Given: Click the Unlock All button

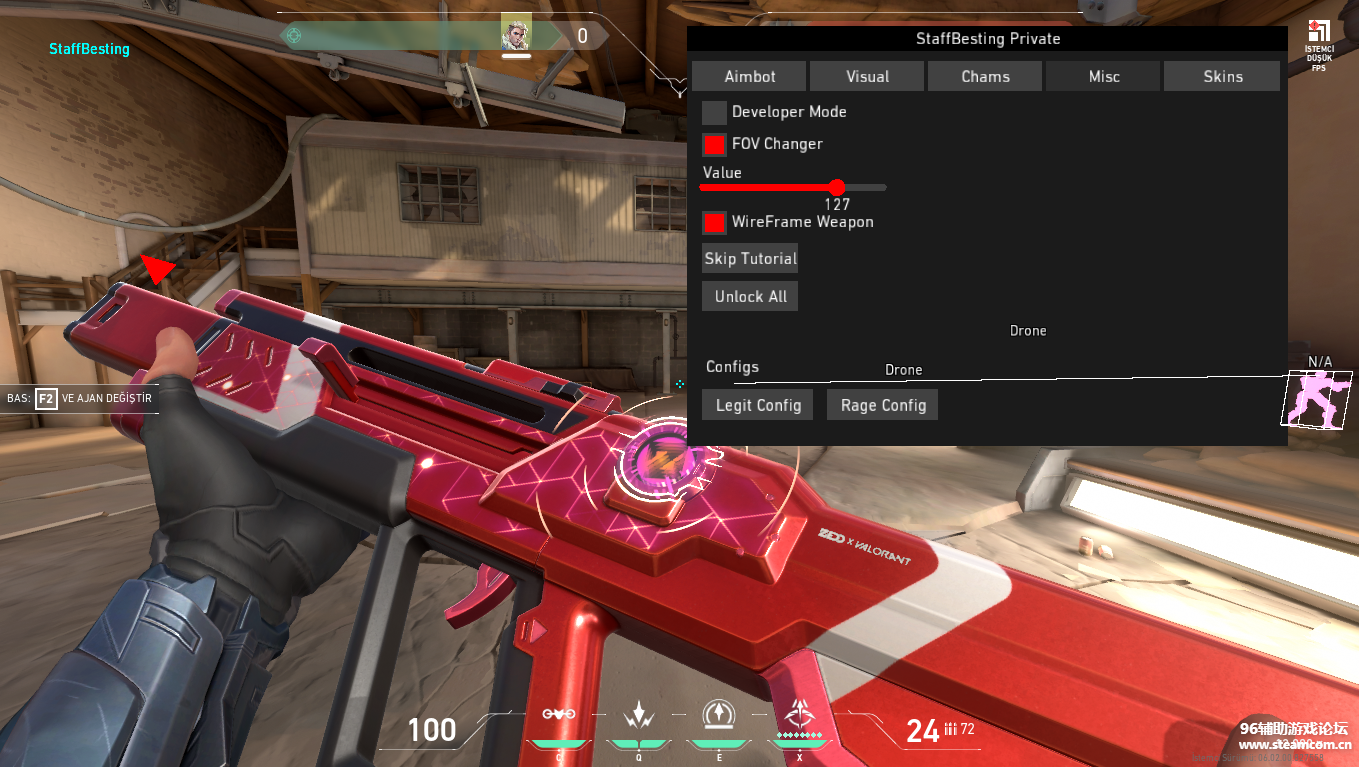Looking at the screenshot, I should (x=749, y=295).
